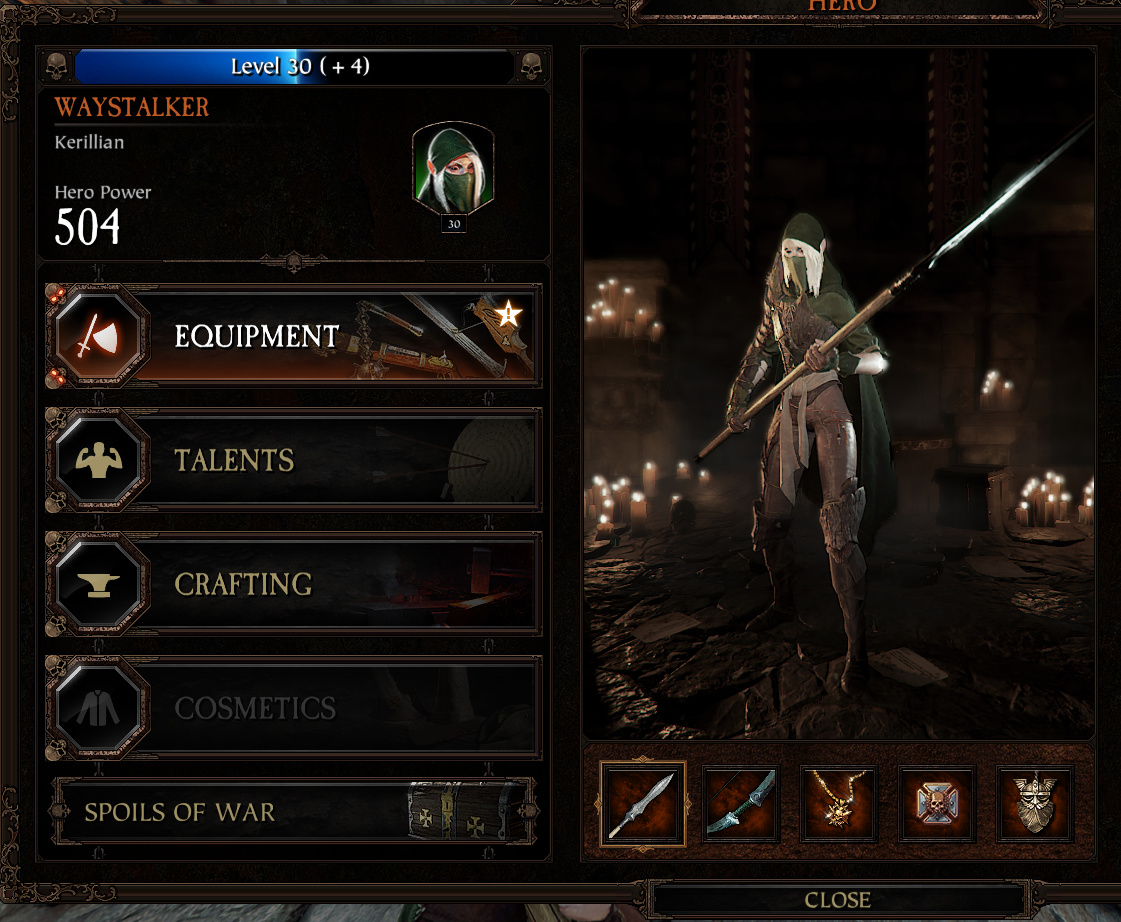Close the hero window
This screenshot has width=1121, height=922.
[837, 900]
